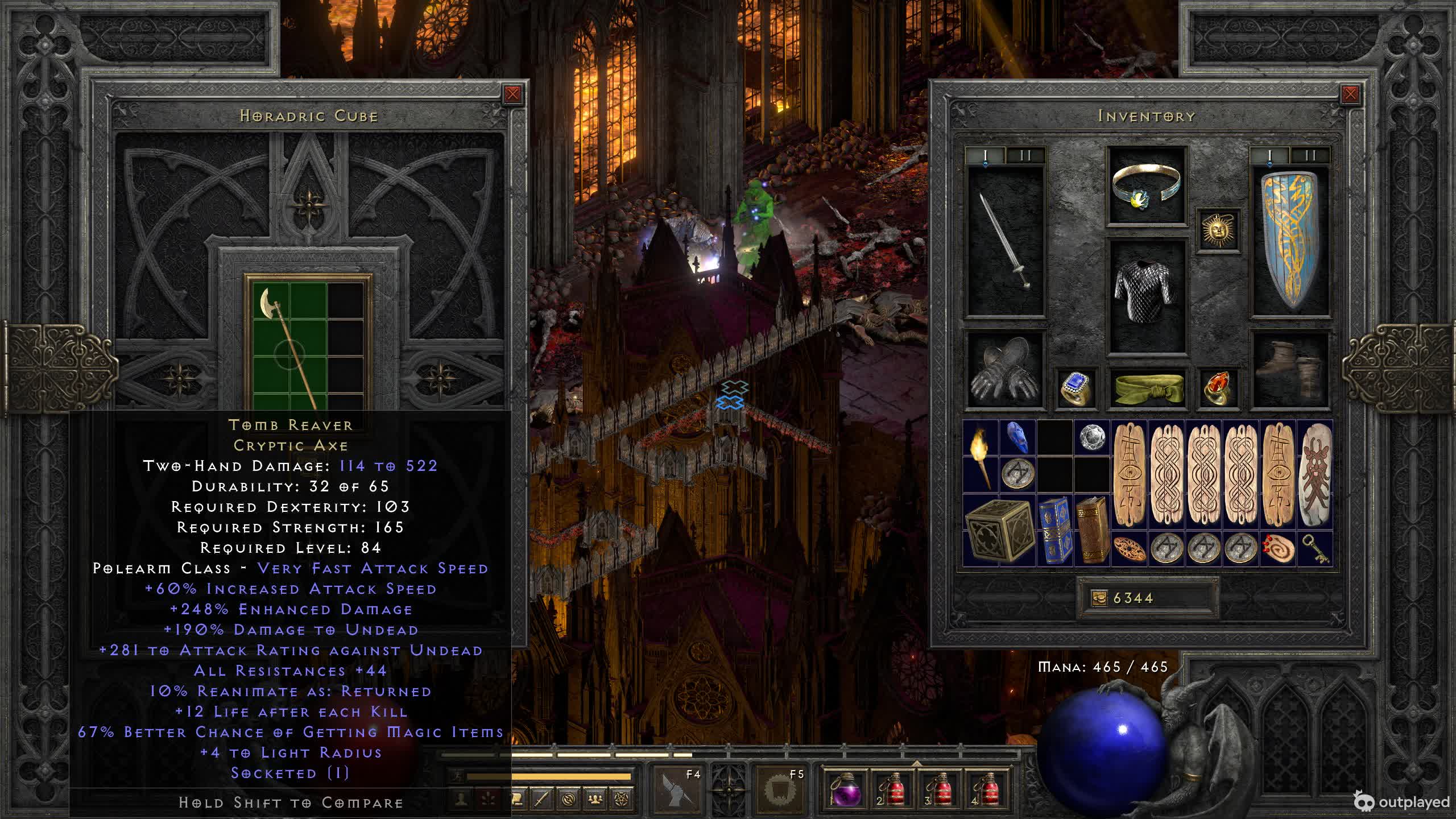Select the blue tome in inventory
The height and width of the screenshot is (819, 1456).
coord(1054,530)
